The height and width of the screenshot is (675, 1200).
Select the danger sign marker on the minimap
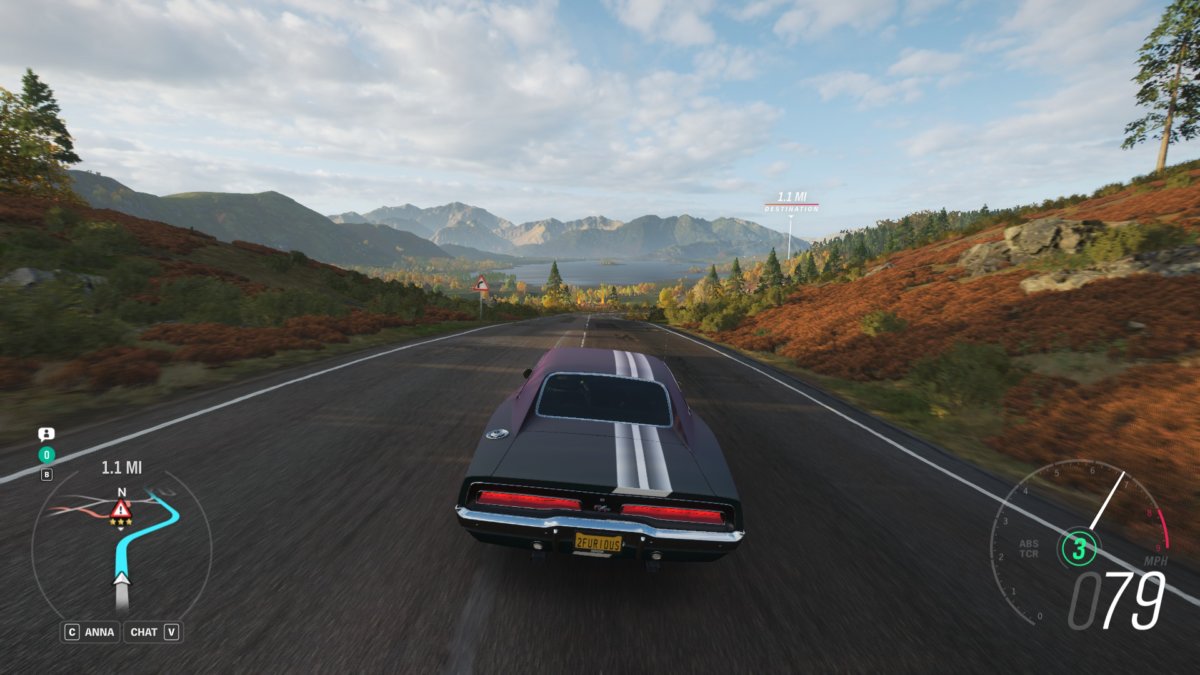pyautogui.click(x=121, y=508)
